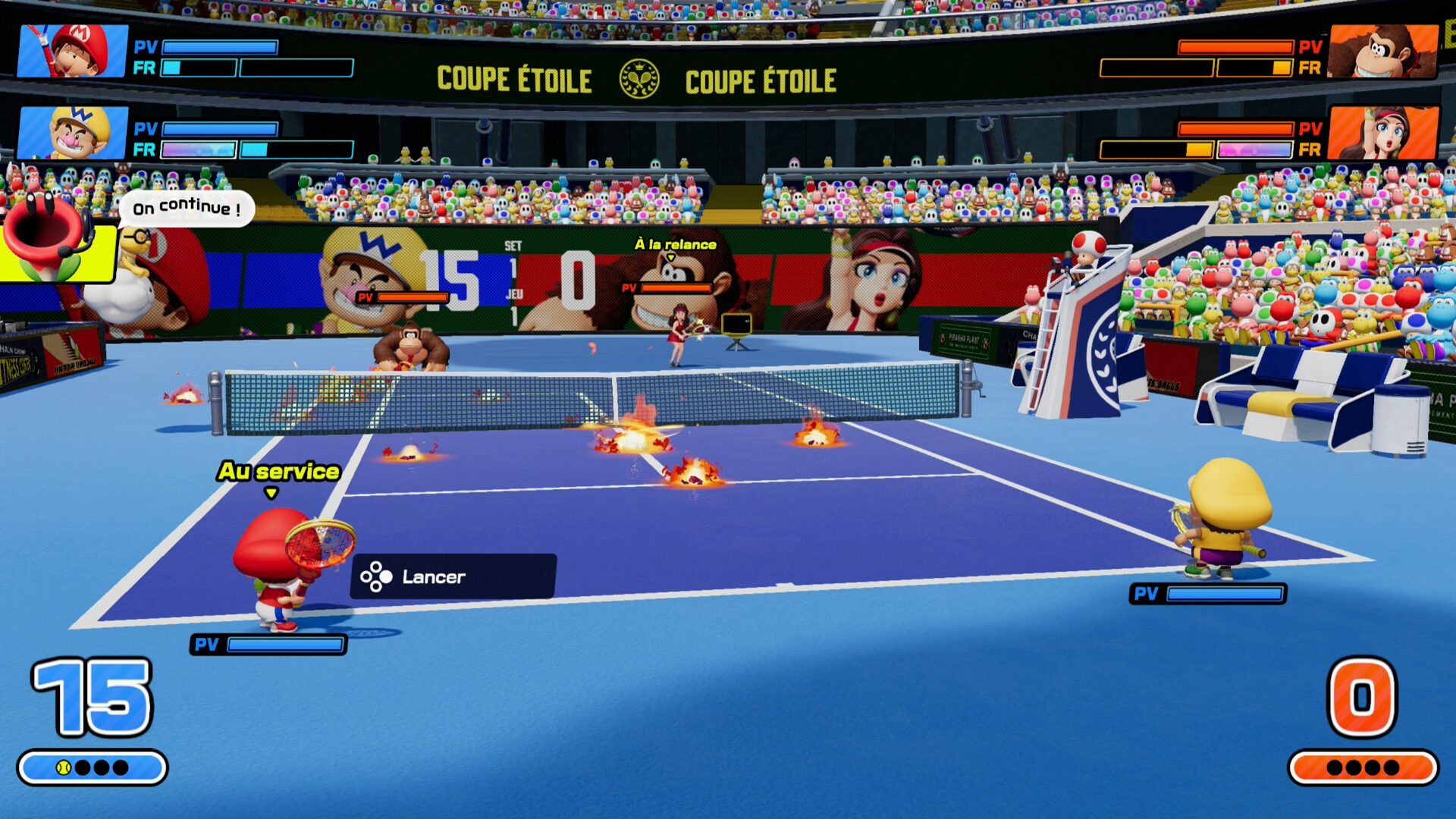Select Mario's portrait in the team HUD

coord(73,51)
